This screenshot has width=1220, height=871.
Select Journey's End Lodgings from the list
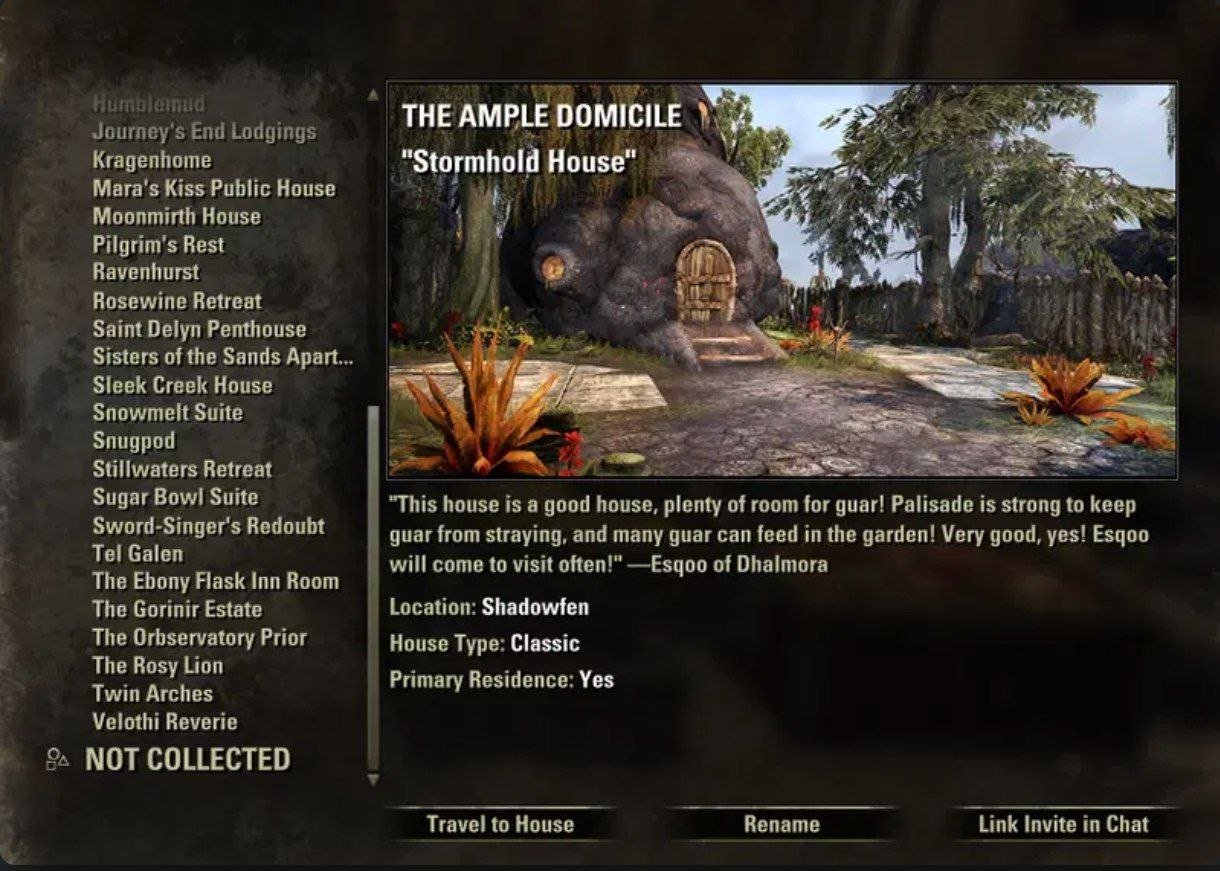204,132
